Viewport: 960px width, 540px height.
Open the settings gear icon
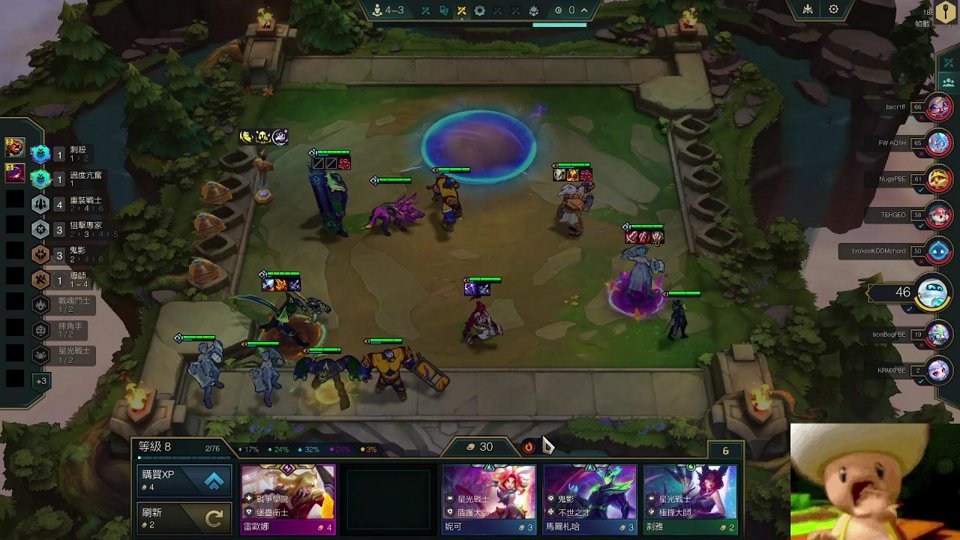(834, 10)
